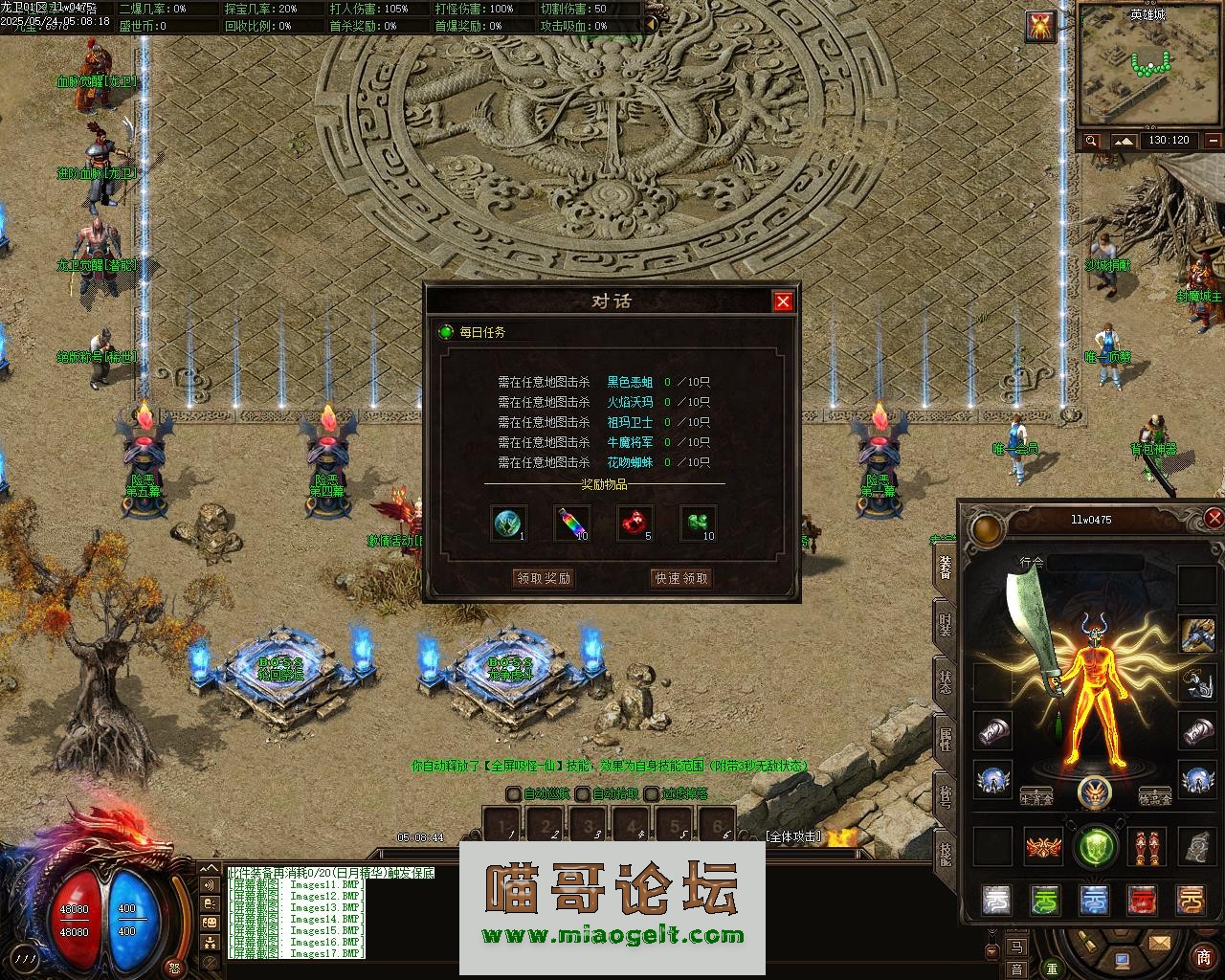Open the shop via the red 商 button
Viewport: 1225px width, 980px height.
(1203, 956)
